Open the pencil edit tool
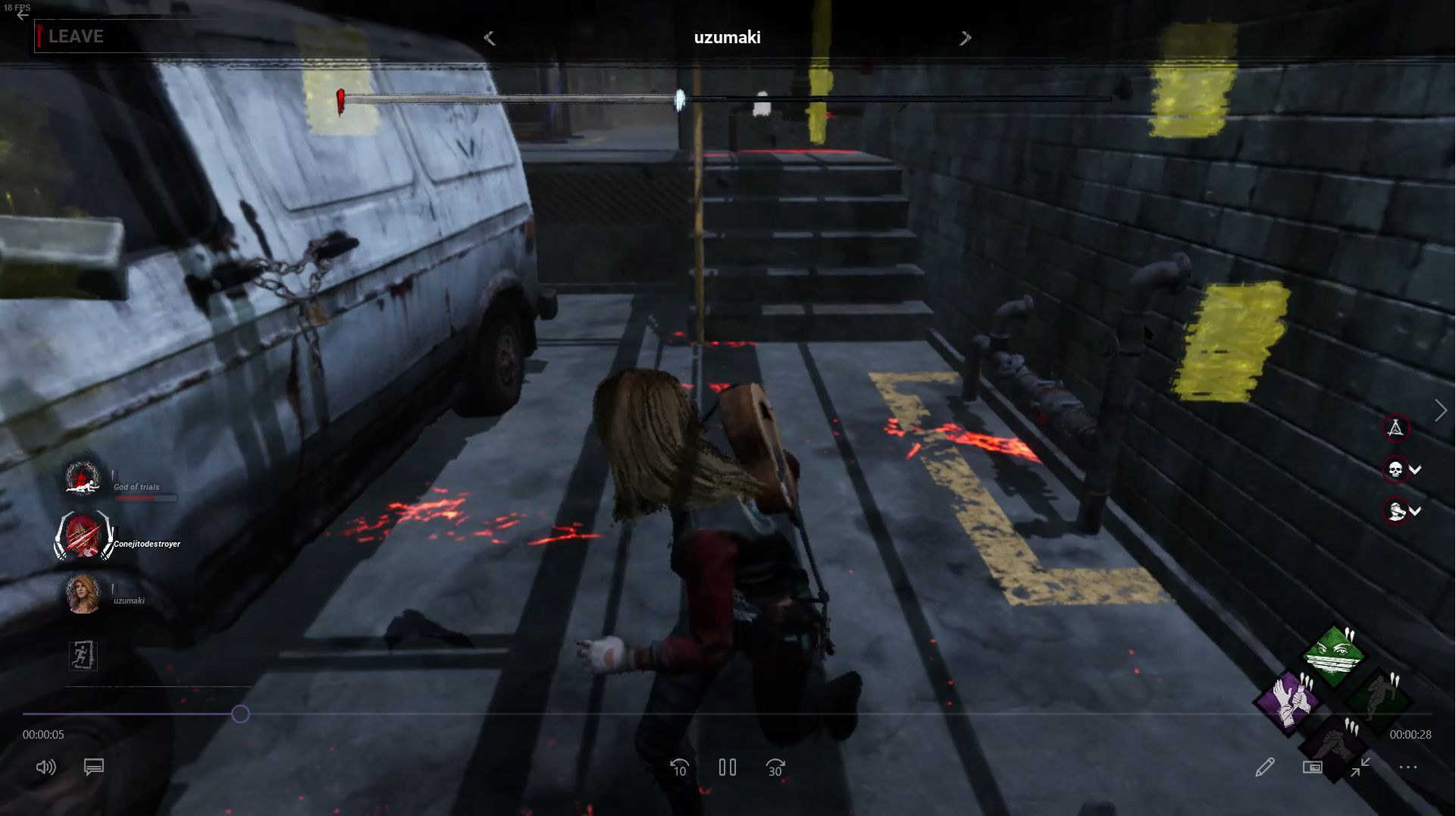Image resolution: width=1456 pixels, height=816 pixels. coord(1267,767)
